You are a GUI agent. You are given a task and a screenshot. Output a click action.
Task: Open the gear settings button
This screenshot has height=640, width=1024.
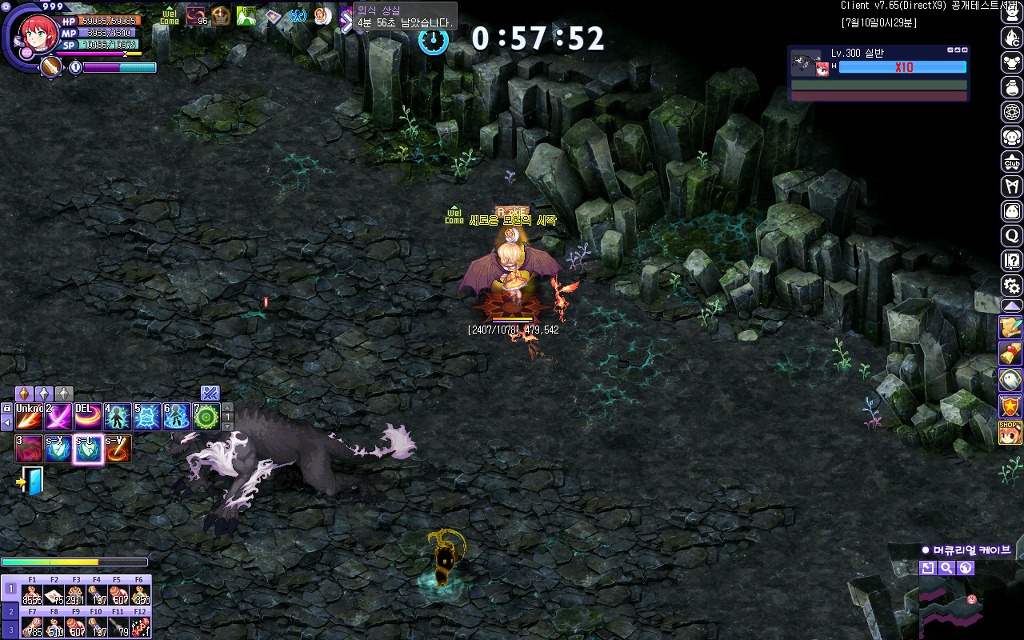[1011, 285]
